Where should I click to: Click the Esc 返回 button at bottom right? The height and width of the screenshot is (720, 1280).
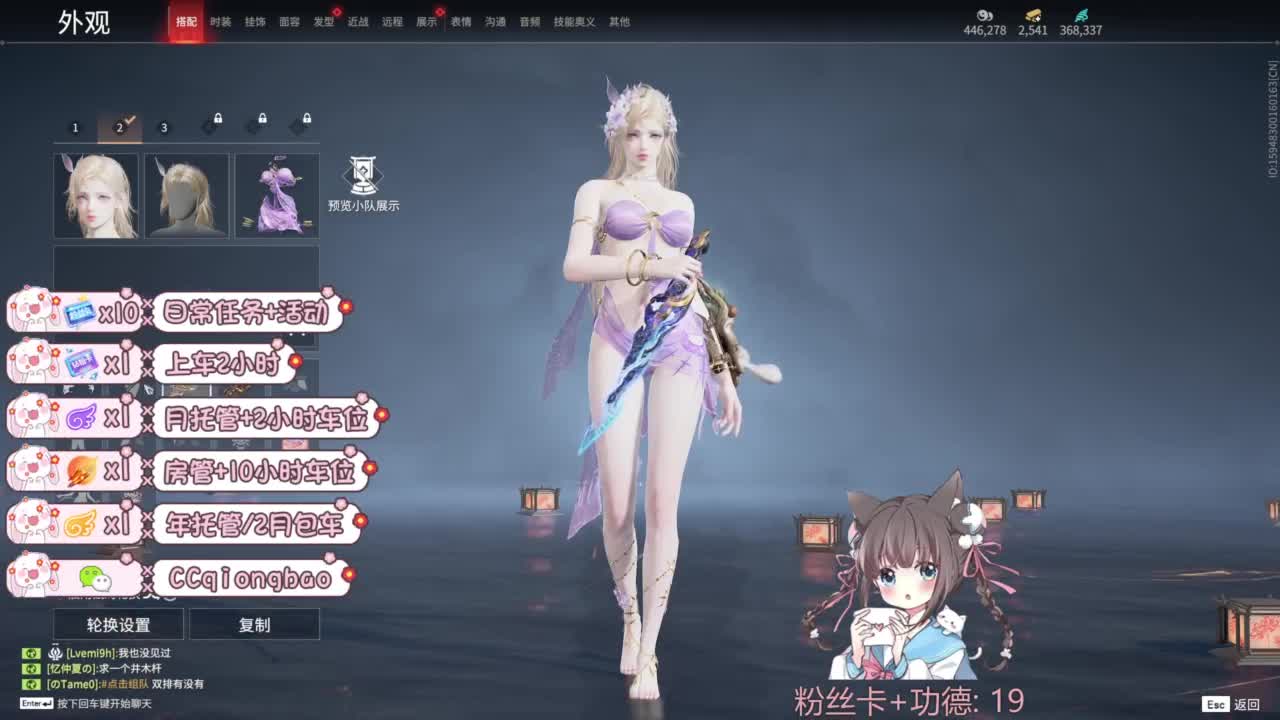pos(1232,703)
